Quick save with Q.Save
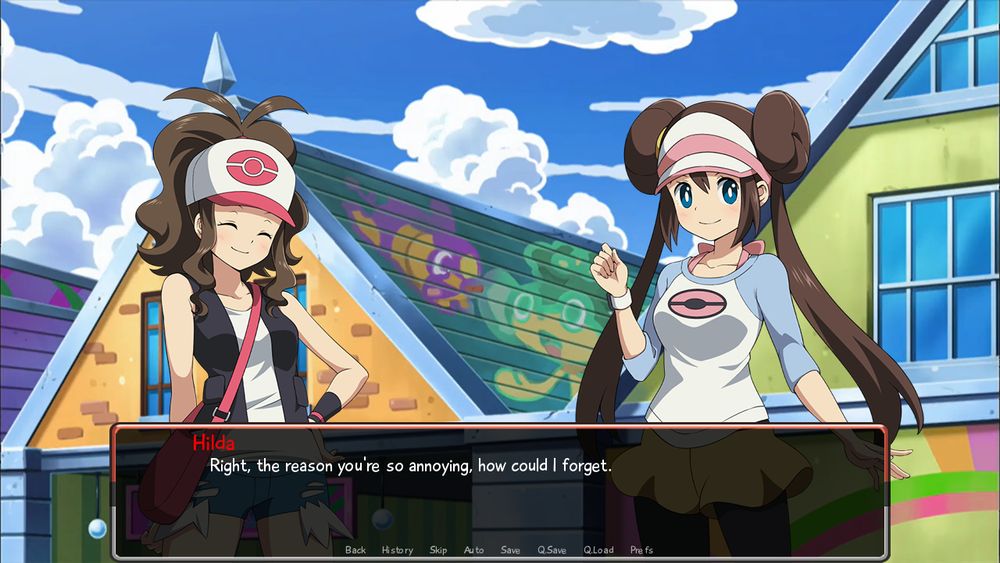1000x563 pixels. click(x=552, y=550)
